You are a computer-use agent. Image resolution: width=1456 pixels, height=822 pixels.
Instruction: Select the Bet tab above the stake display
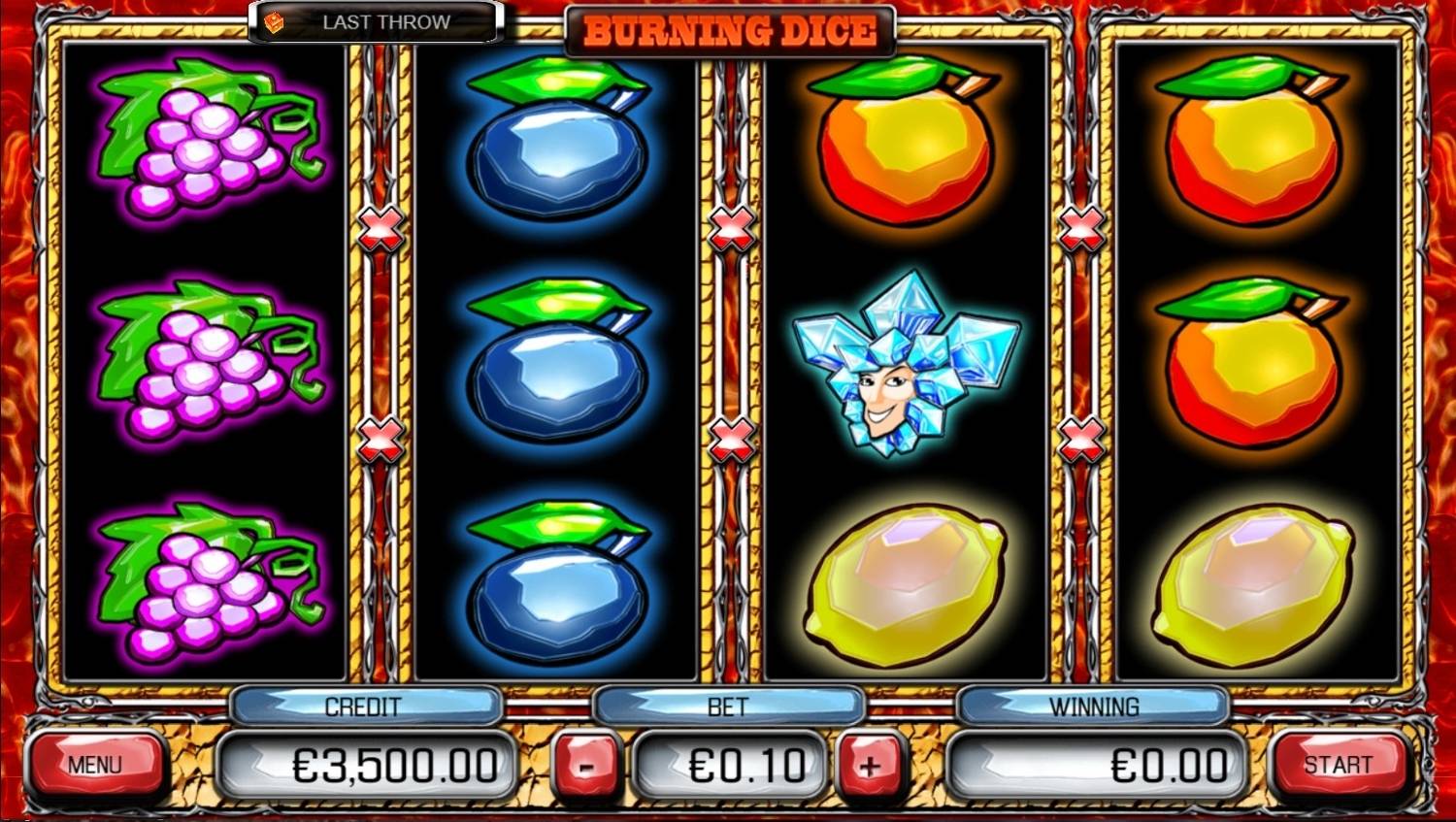728,706
